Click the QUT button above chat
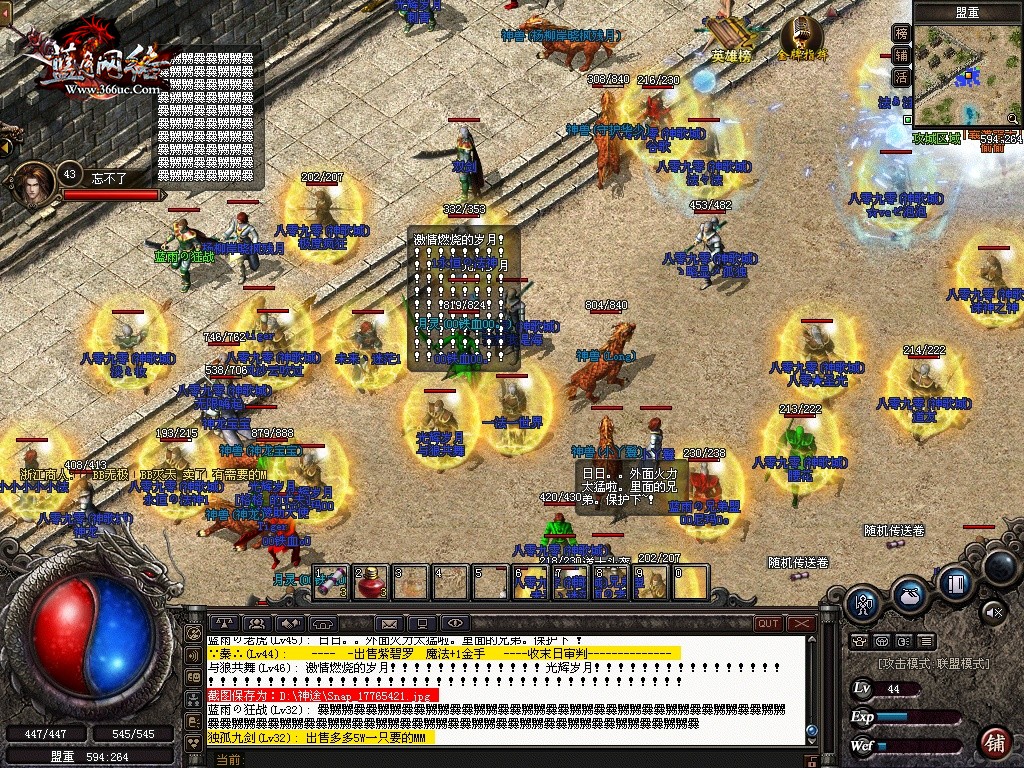Image resolution: width=1024 pixels, height=768 pixels. tap(768, 624)
